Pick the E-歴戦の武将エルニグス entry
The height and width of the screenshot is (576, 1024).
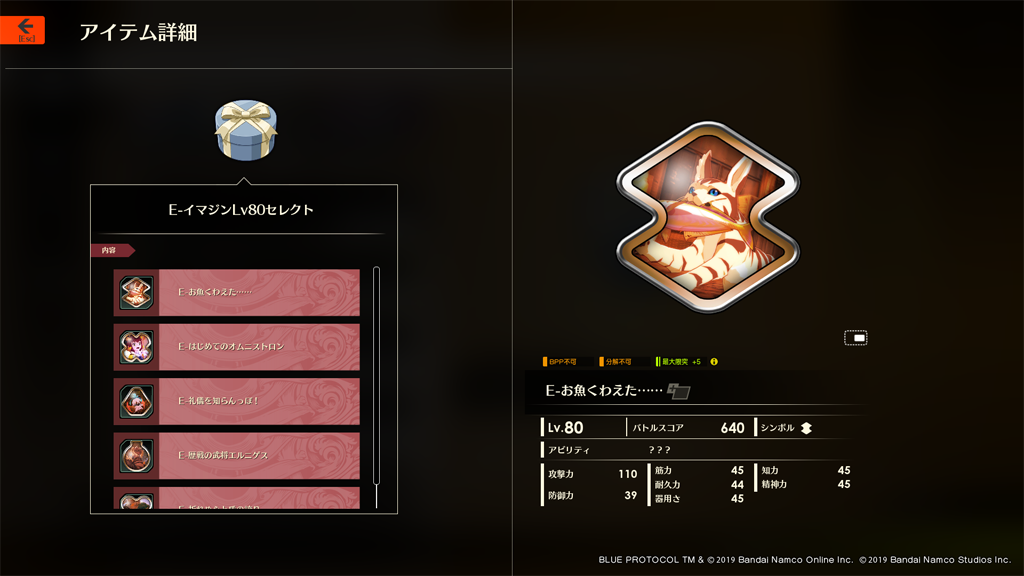(237, 455)
